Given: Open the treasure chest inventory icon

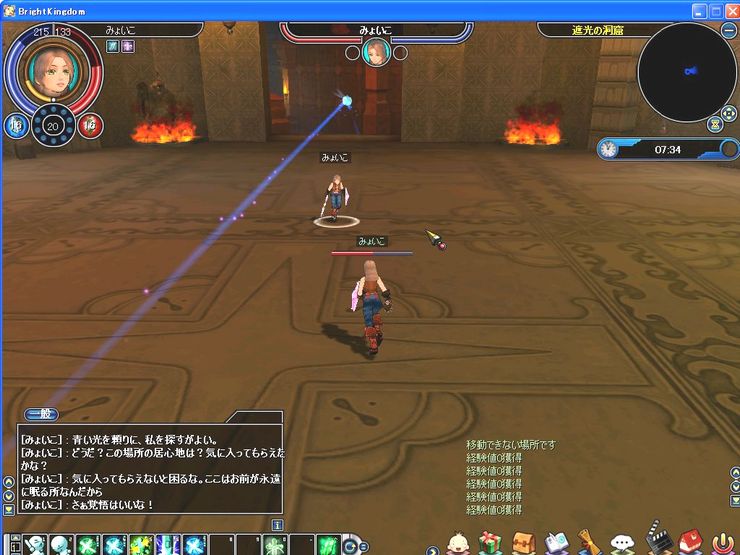Looking at the screenshot, I should (524, 543).
